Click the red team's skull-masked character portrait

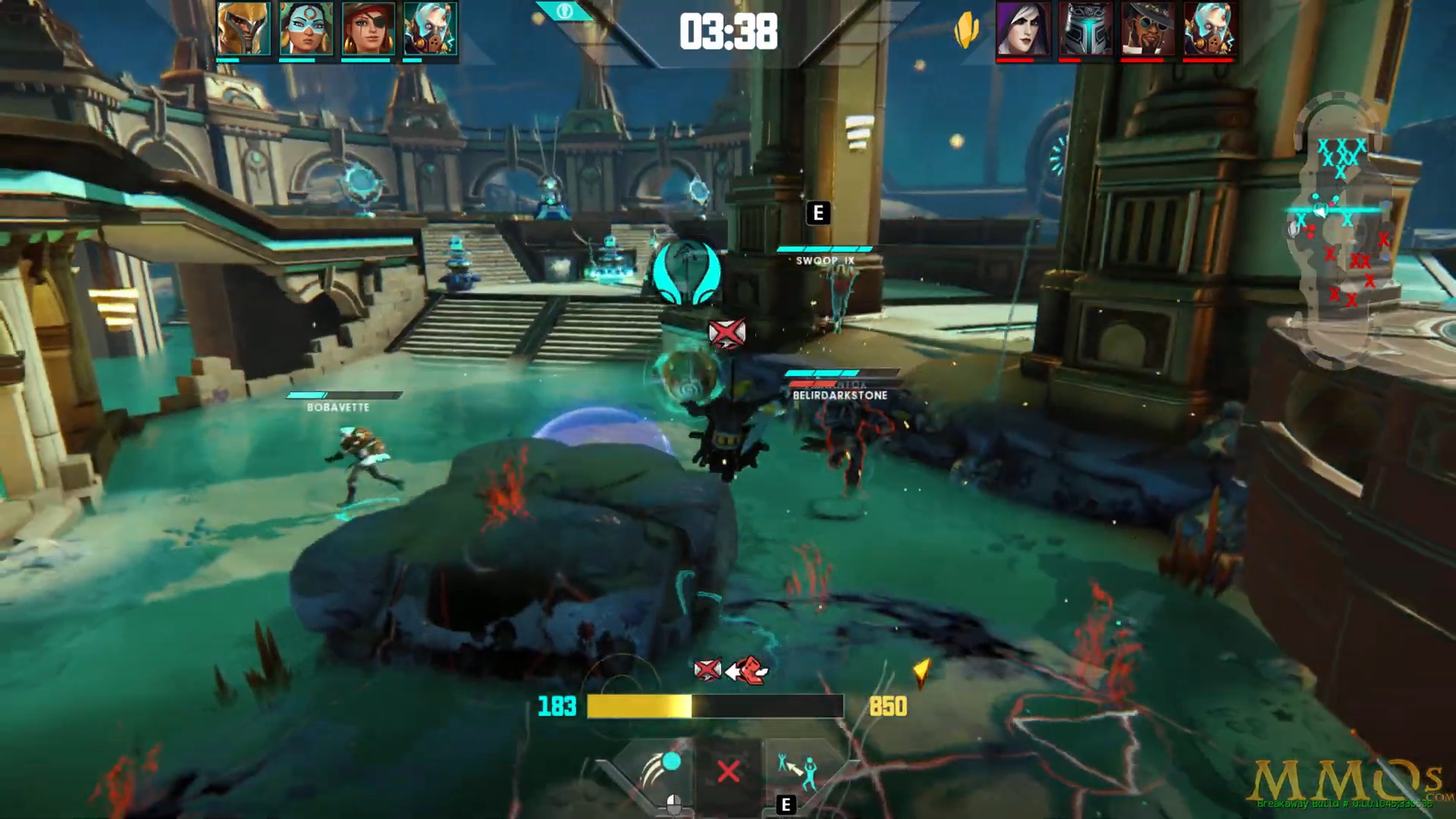[1210, 29]
